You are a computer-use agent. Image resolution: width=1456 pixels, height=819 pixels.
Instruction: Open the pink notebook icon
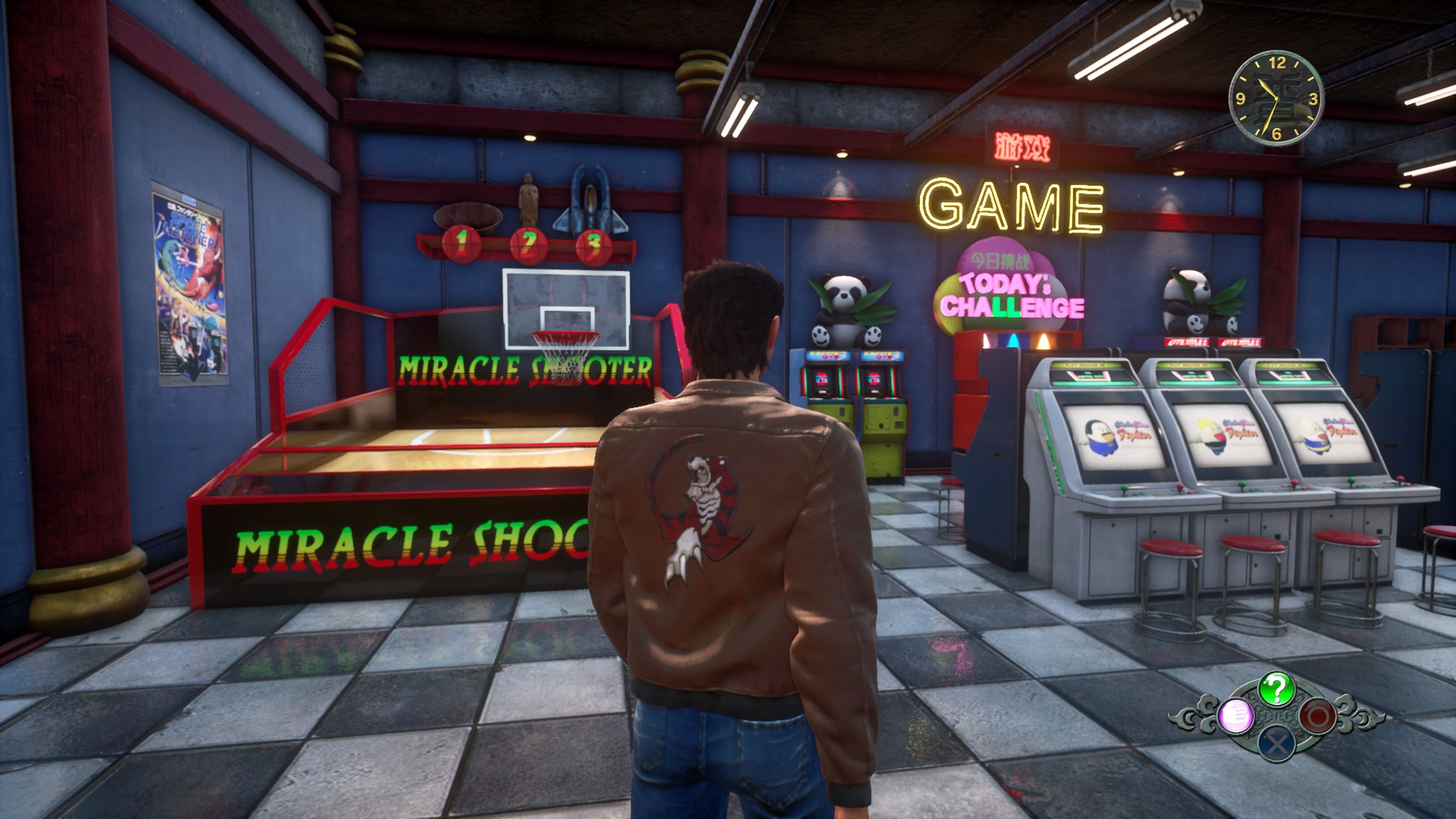[1236, 716]
